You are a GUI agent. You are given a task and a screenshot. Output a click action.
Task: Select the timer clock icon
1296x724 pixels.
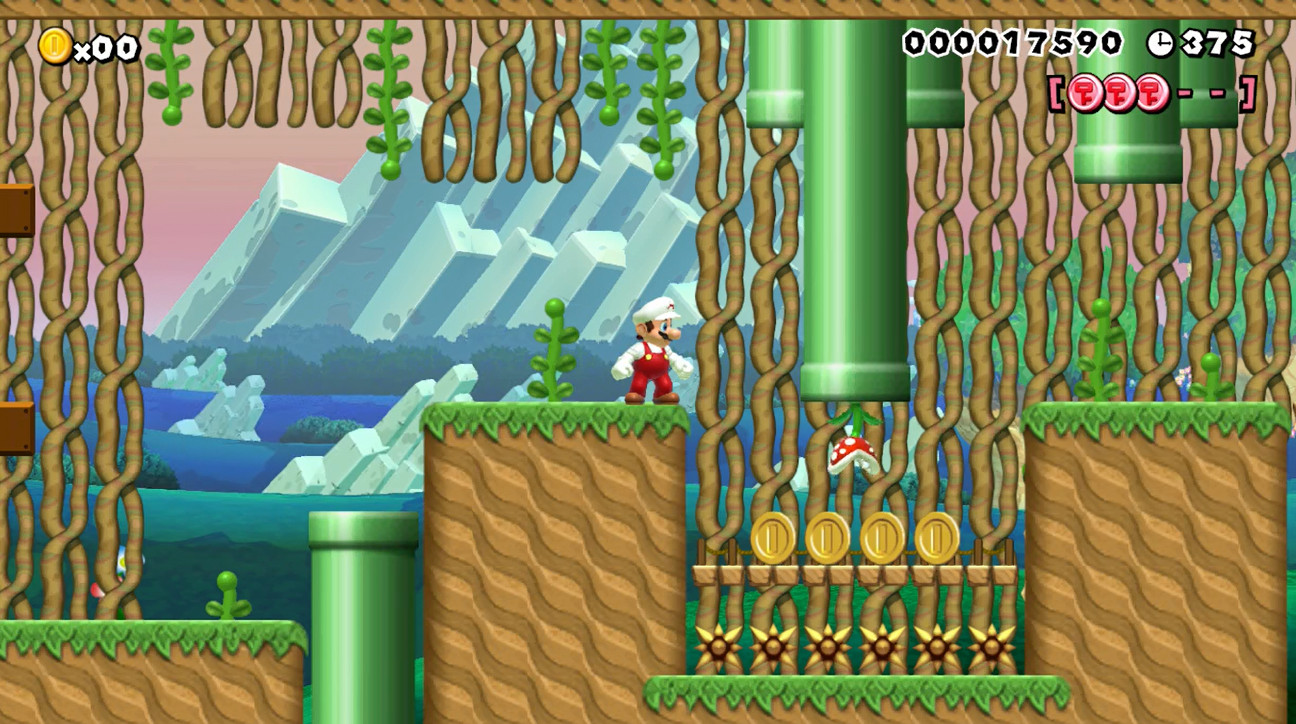(x=1161, y=42)
